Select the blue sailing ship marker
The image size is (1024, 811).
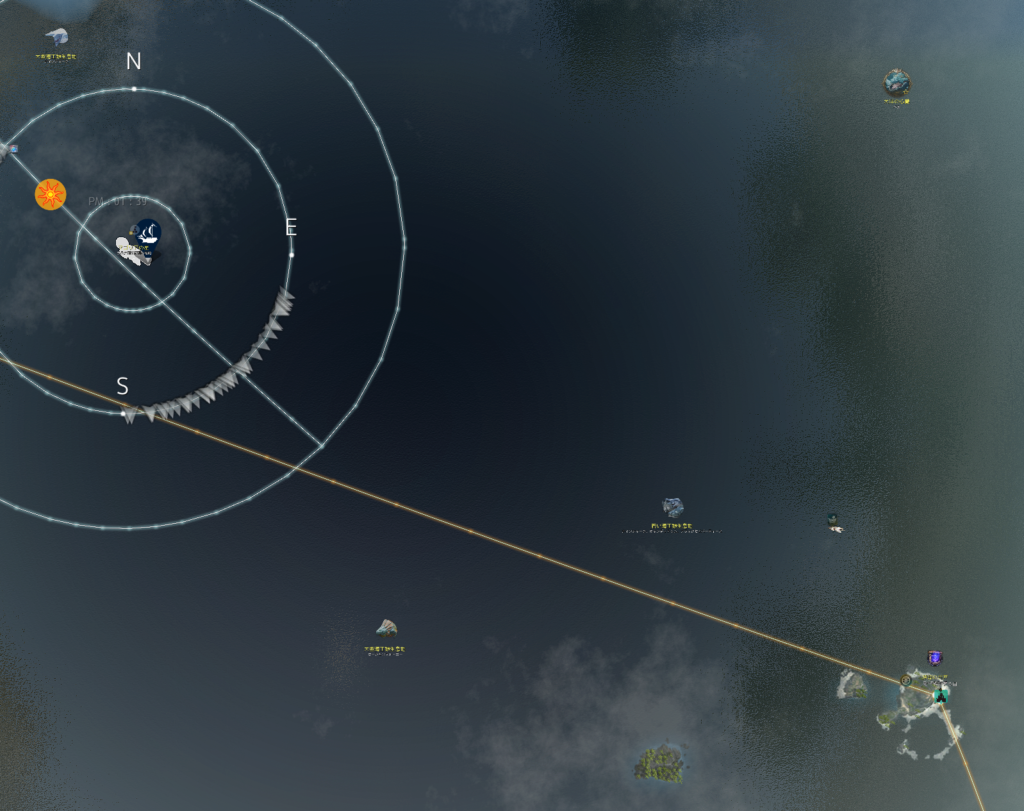pyautogui.click(x=148, y=234)
